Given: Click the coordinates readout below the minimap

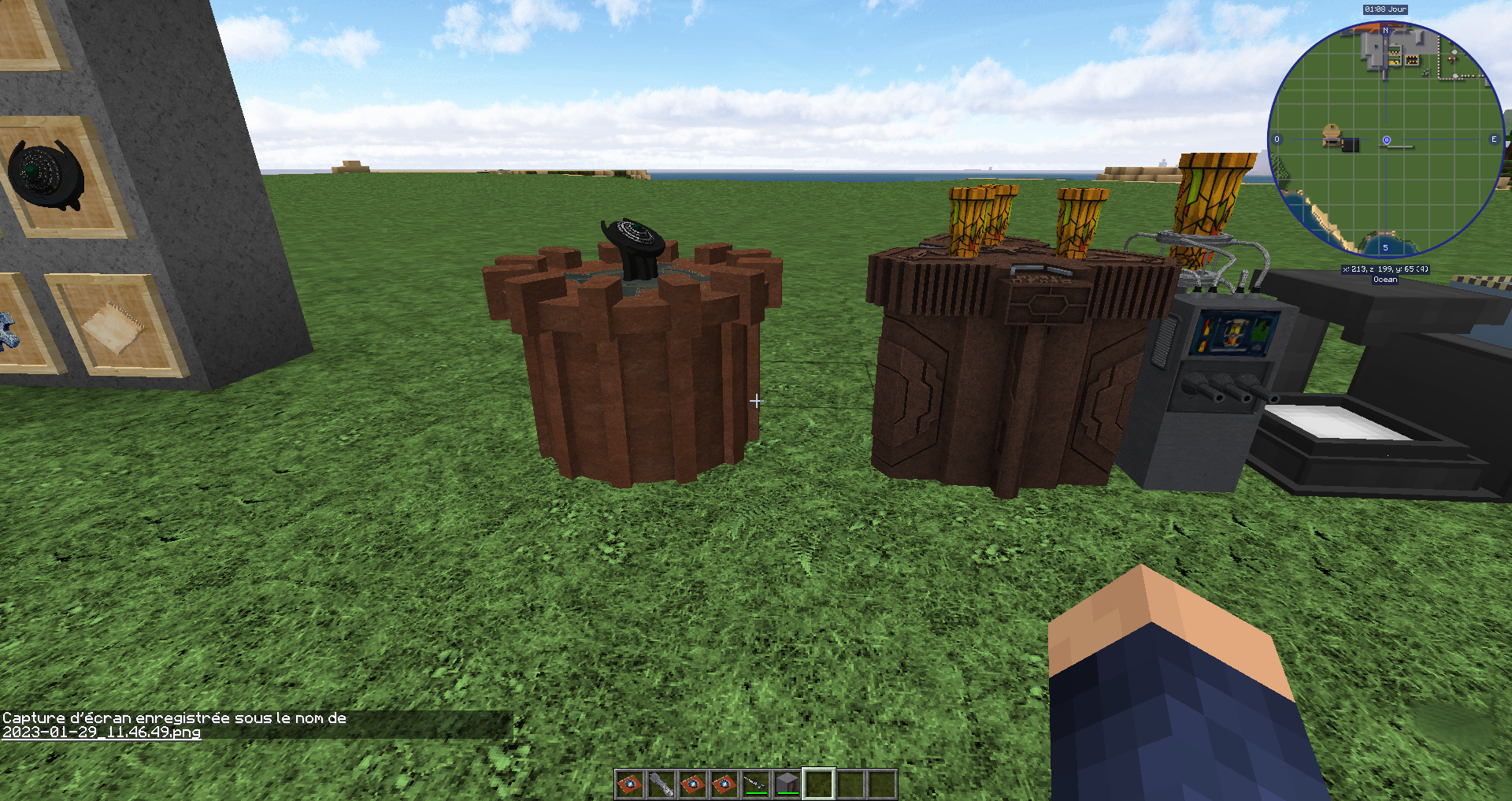Looking at the screenshot, I should point(1385,269).
